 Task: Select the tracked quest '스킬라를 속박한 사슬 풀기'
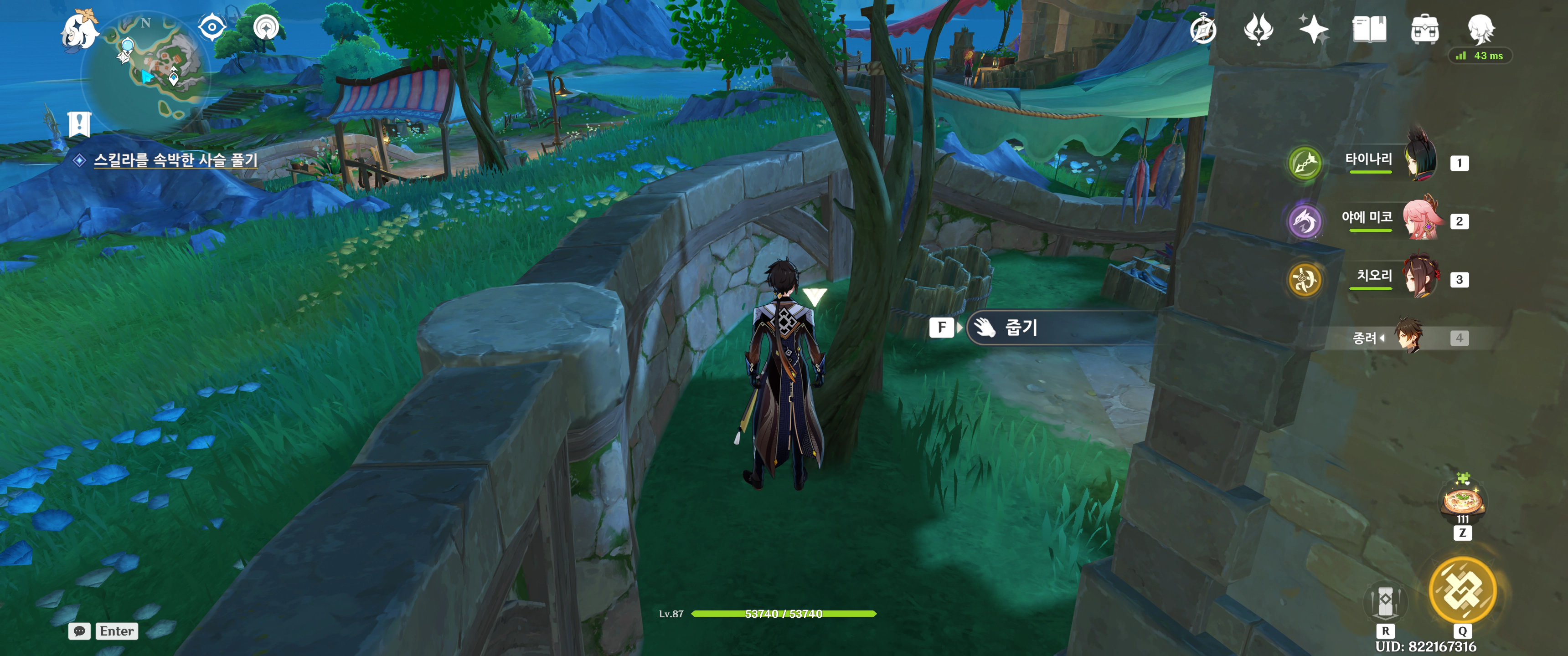[175, 160]
